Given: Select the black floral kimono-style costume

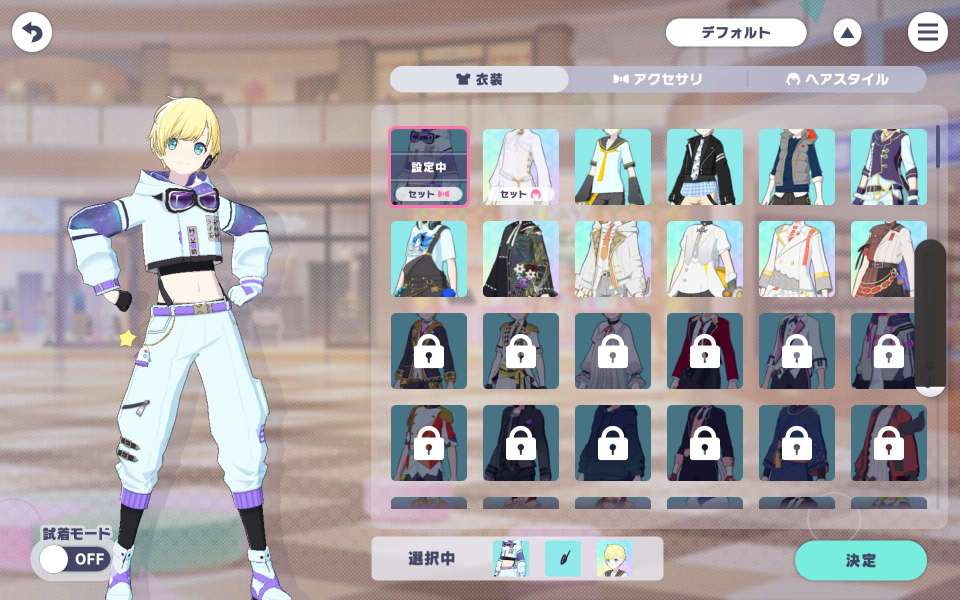Looking at the screenshot, I should coord(520,259).
